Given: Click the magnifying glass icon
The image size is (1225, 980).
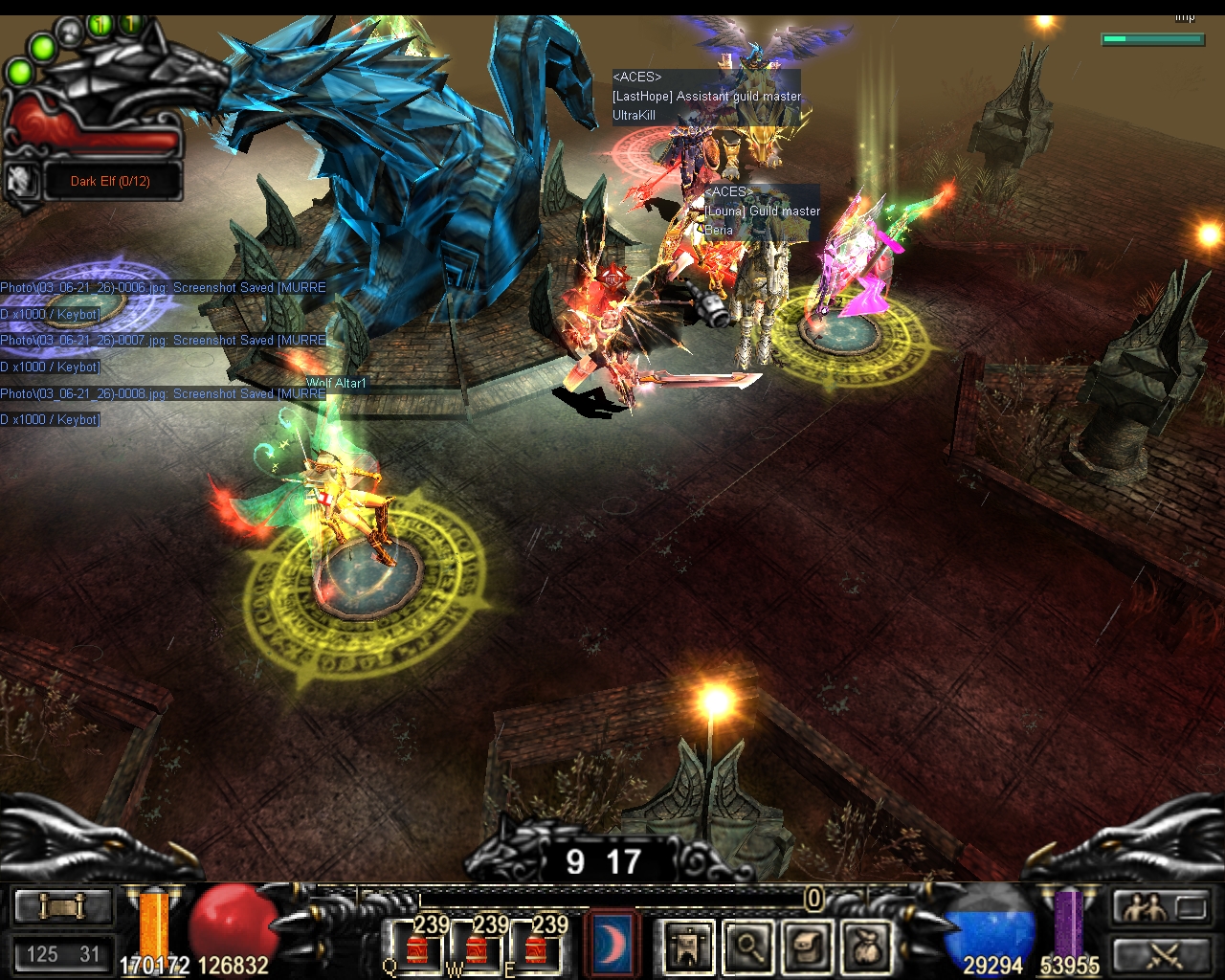Looking at the screenshot, I should tap(747, 946).
